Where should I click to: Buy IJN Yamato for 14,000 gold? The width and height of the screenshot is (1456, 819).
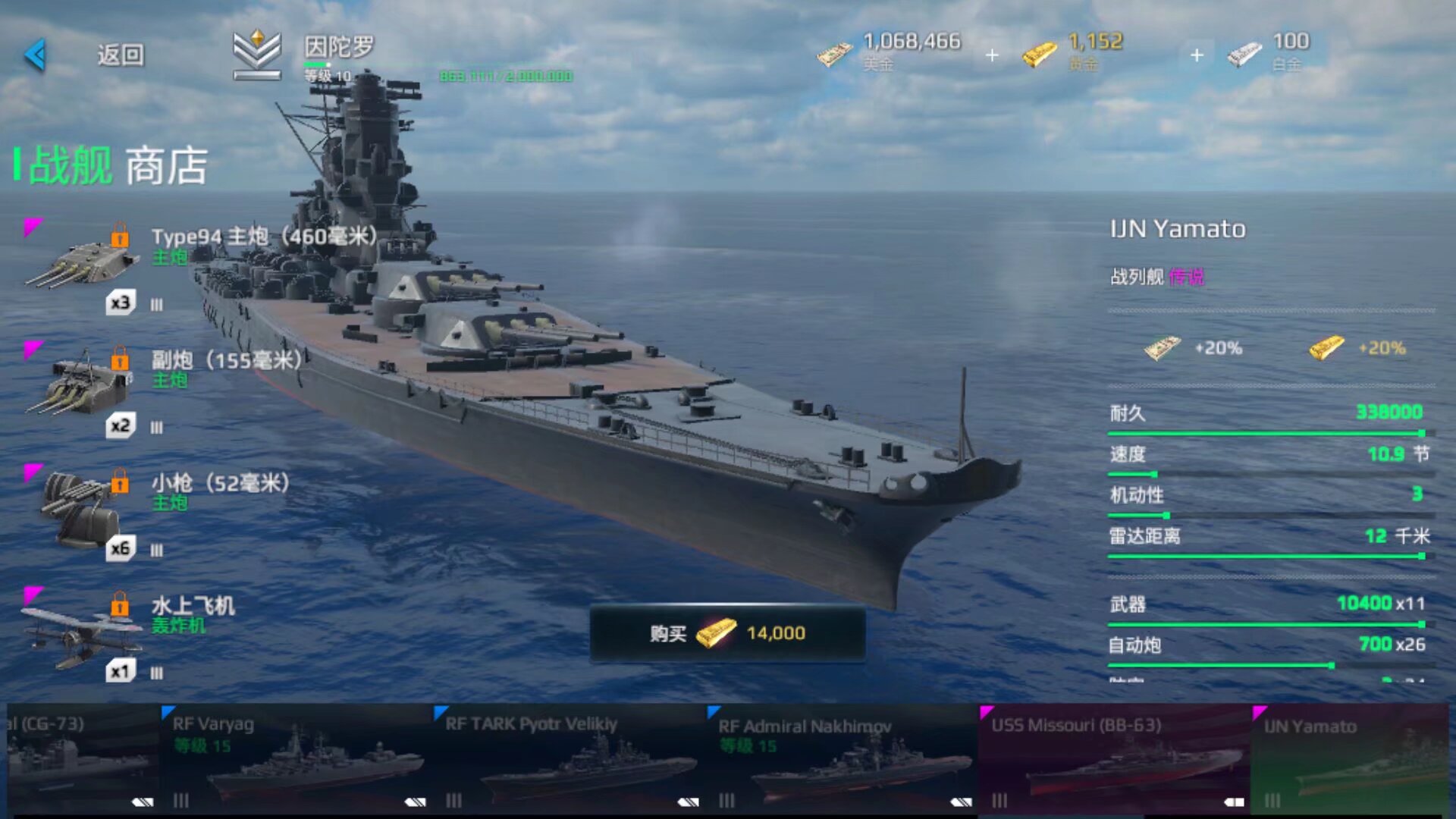point(727,633)
